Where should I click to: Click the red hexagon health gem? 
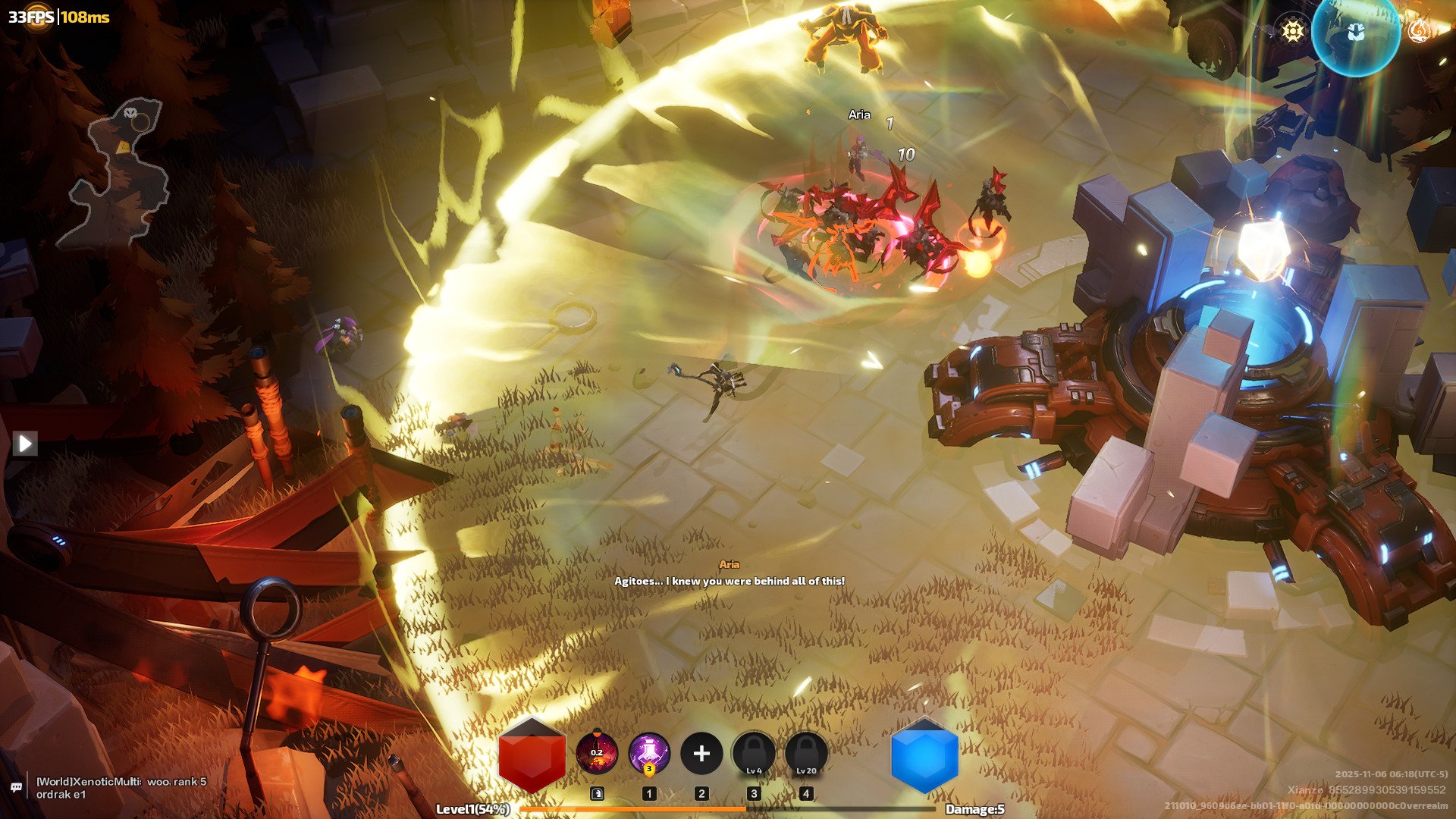532,755
